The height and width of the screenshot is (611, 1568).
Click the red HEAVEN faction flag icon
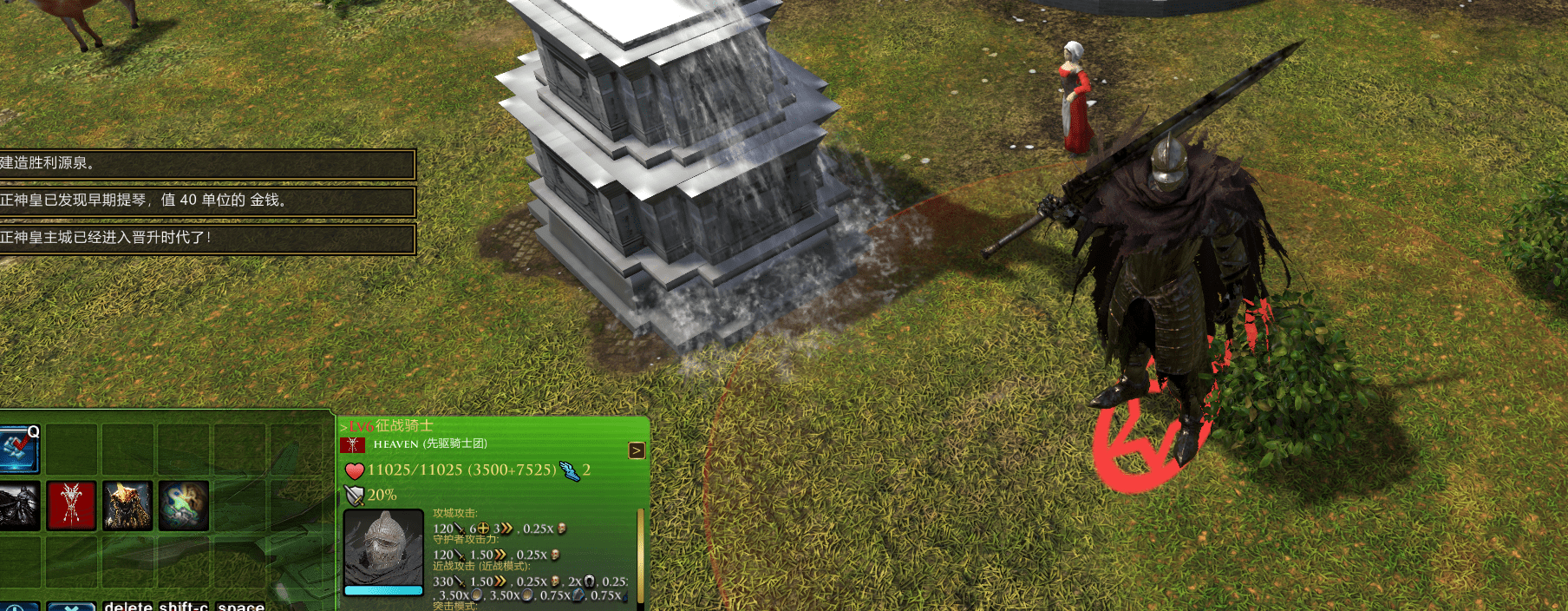coord(352,444)
